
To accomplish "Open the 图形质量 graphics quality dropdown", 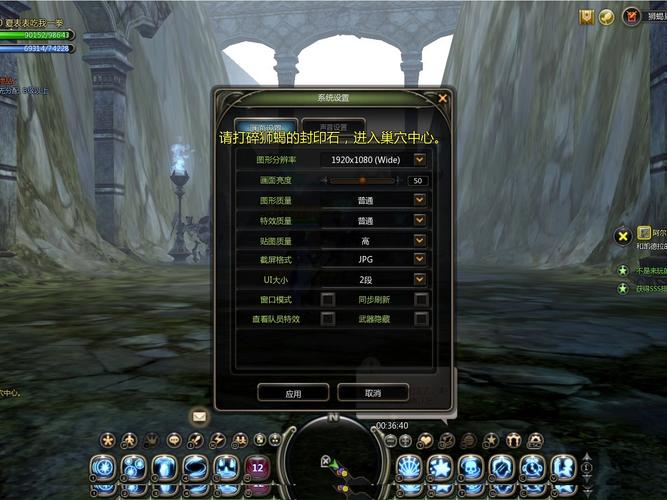I will point(420,200).
